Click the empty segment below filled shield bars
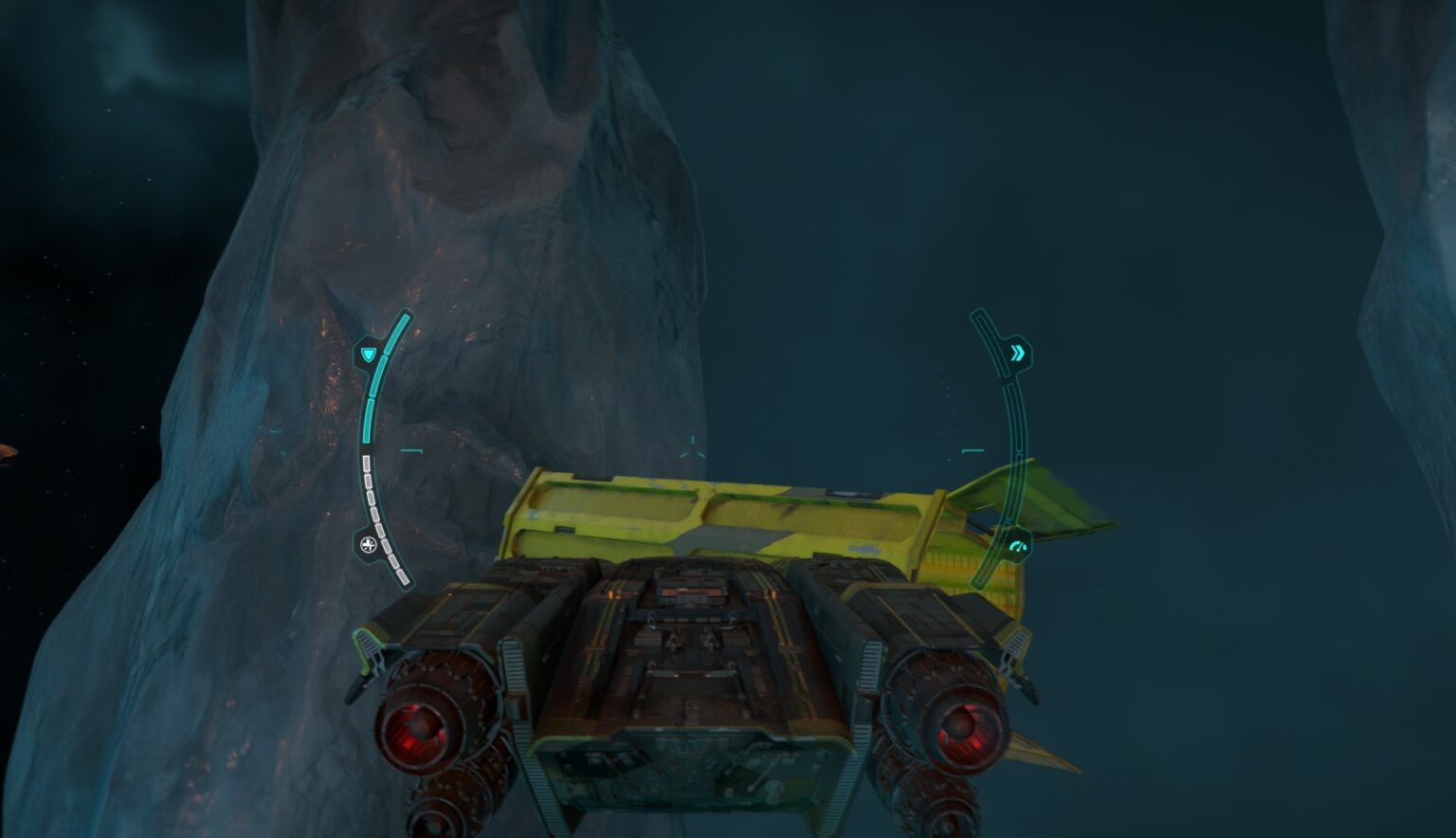 coord(366,465)
